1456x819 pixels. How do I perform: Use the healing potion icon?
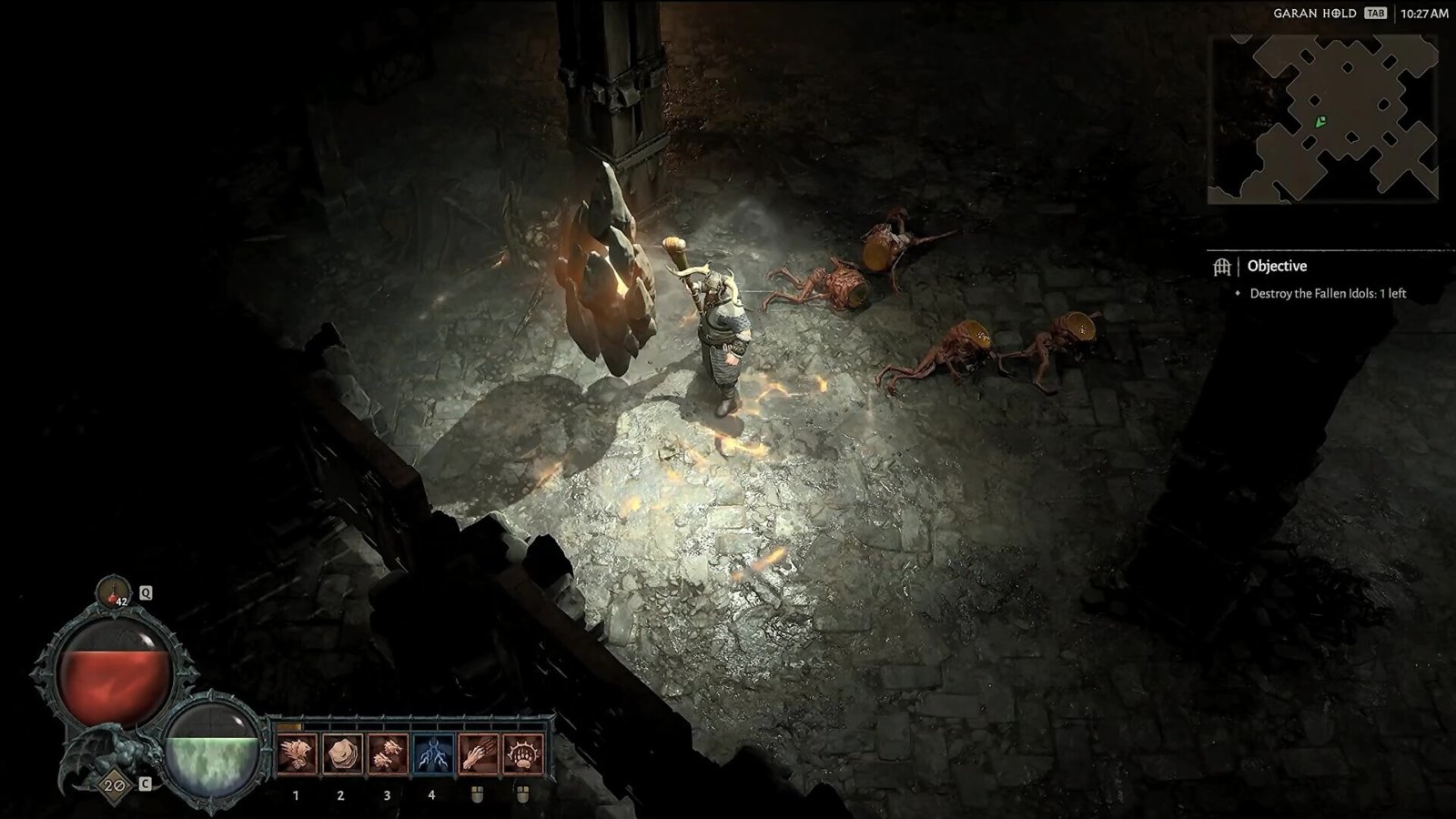coord(114,592)
